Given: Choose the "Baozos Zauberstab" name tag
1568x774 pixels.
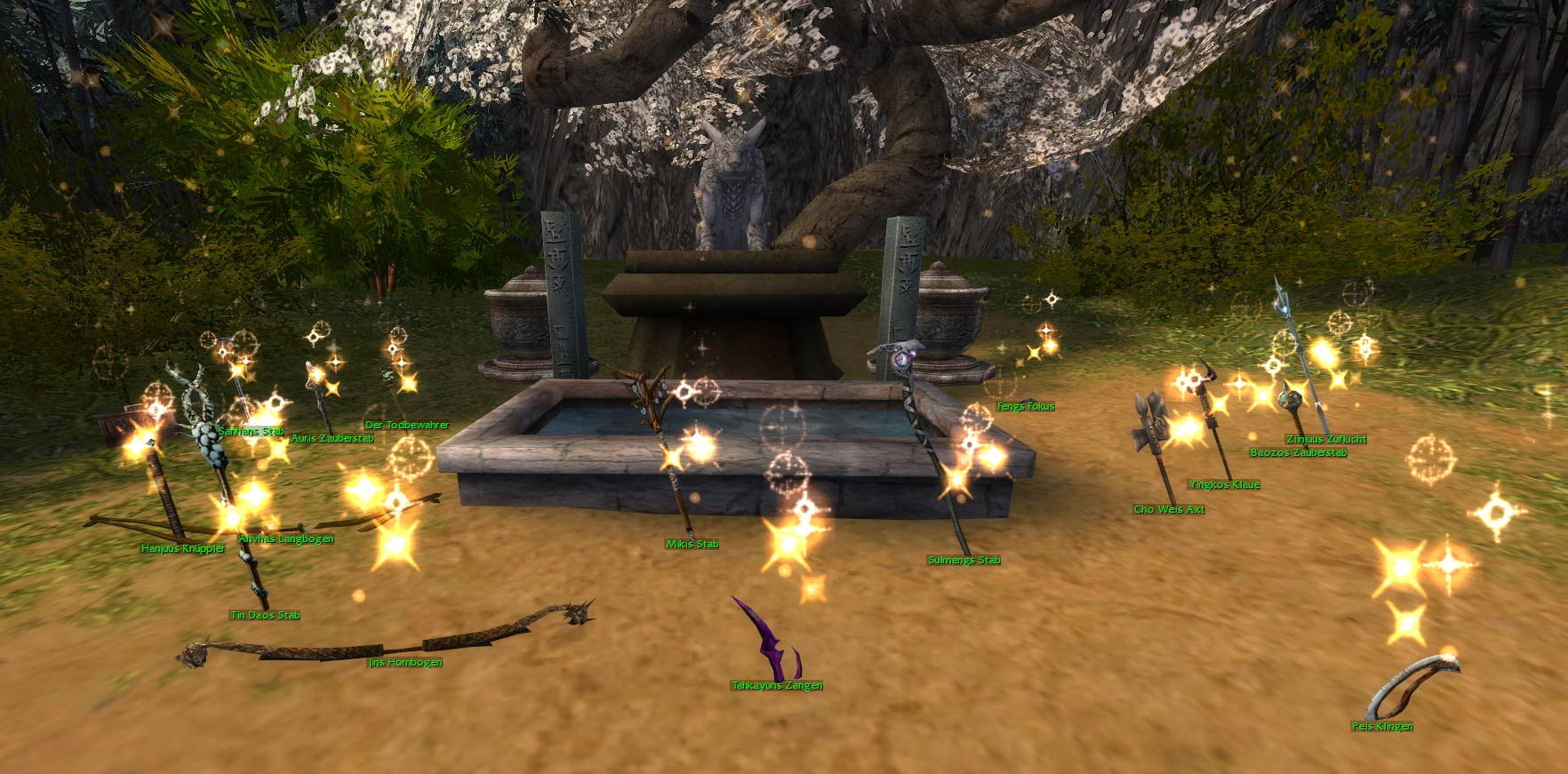Looking at the screenshot, I should (1299, 453).
